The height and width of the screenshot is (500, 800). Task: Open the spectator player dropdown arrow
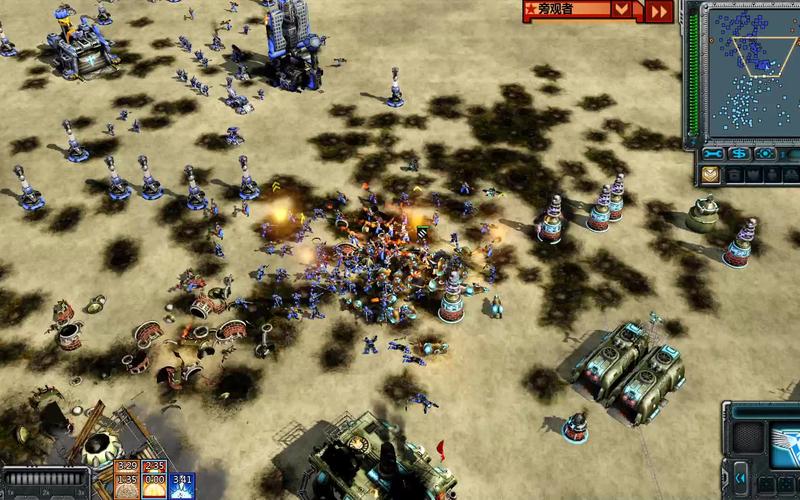tap(623, 10)
